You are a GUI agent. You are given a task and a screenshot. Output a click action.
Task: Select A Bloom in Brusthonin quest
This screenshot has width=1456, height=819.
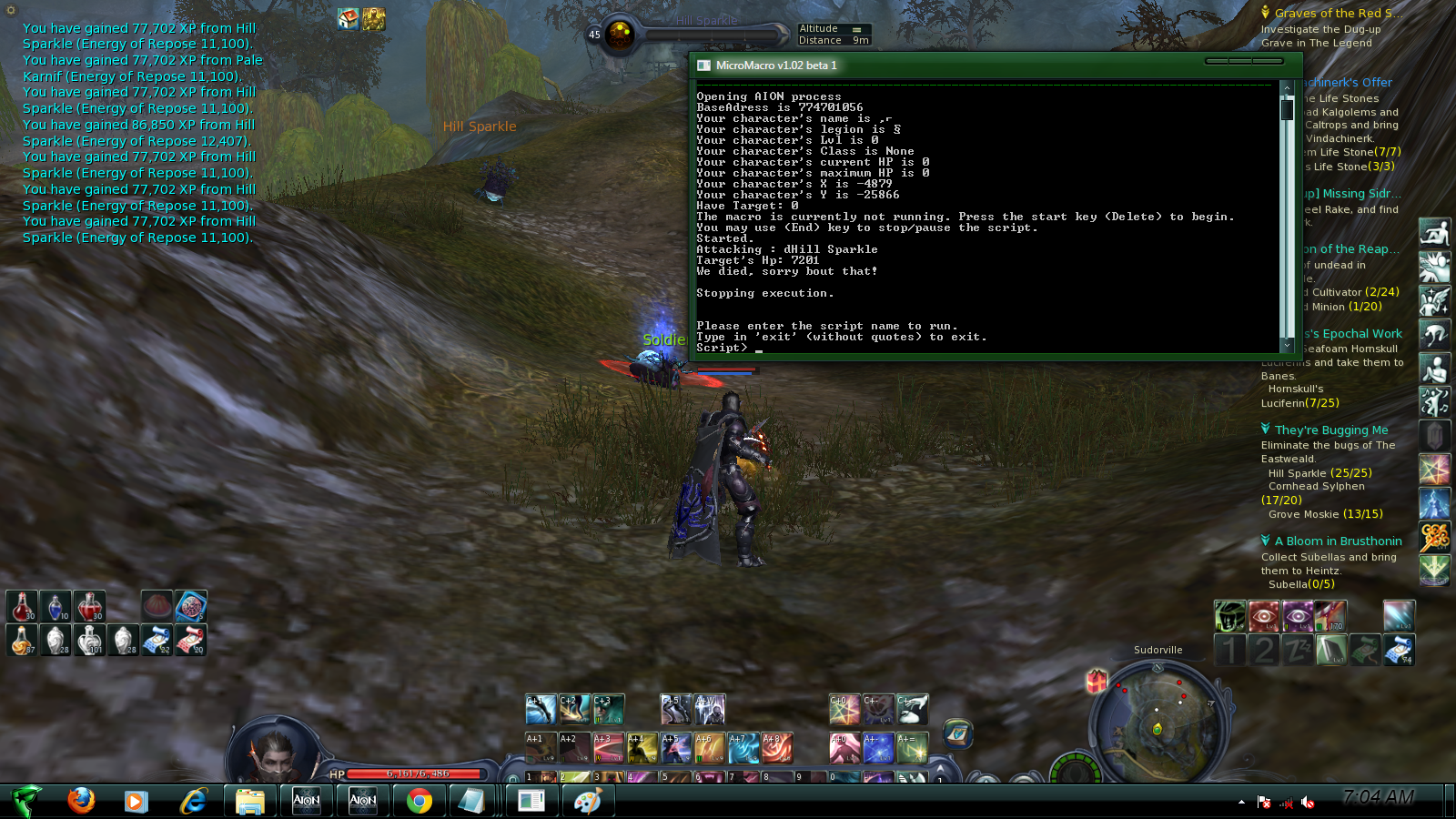(x=1338, y=541)
